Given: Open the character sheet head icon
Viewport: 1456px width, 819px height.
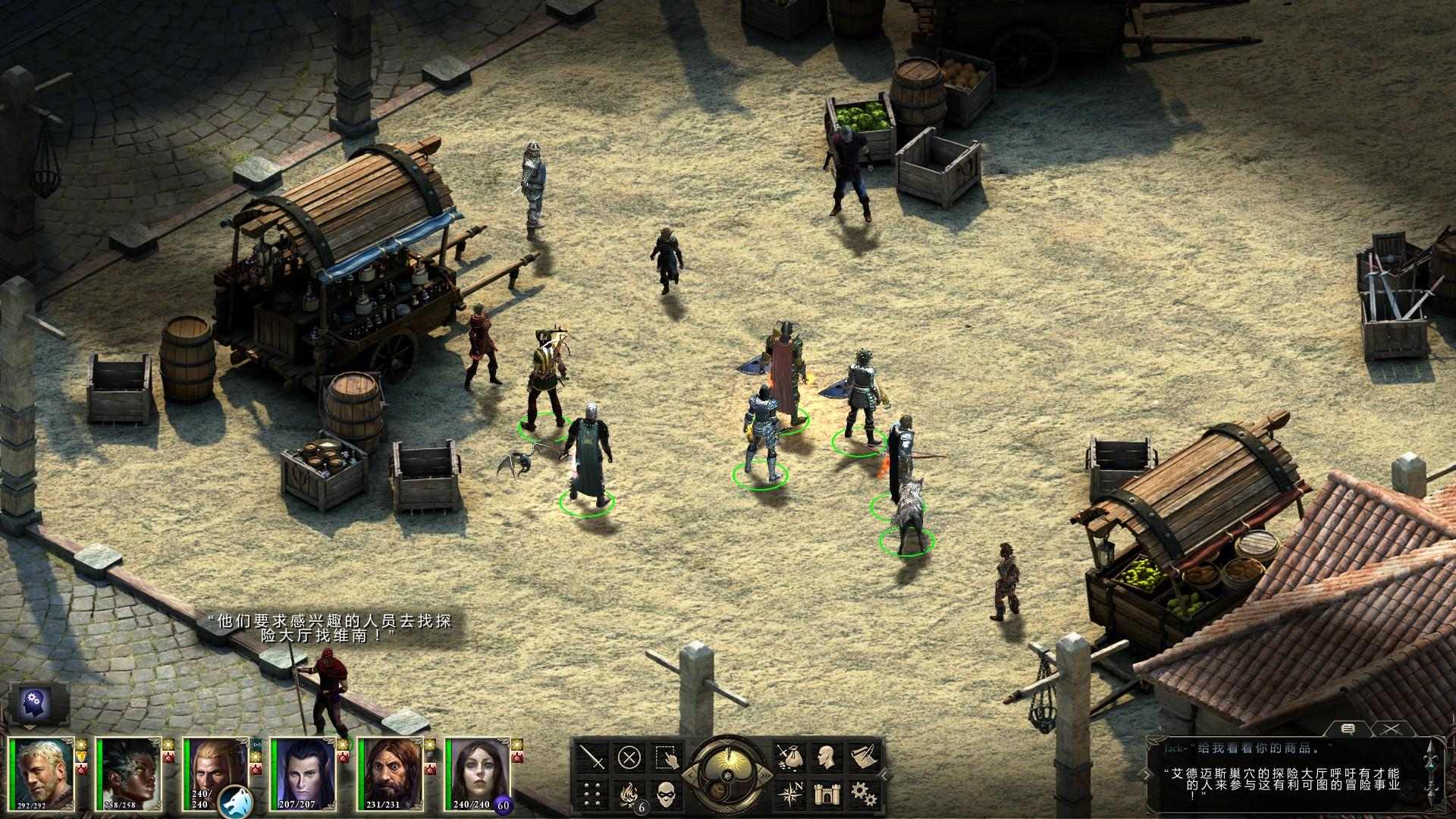Looking at the screenshot, I should coord(825,757).
